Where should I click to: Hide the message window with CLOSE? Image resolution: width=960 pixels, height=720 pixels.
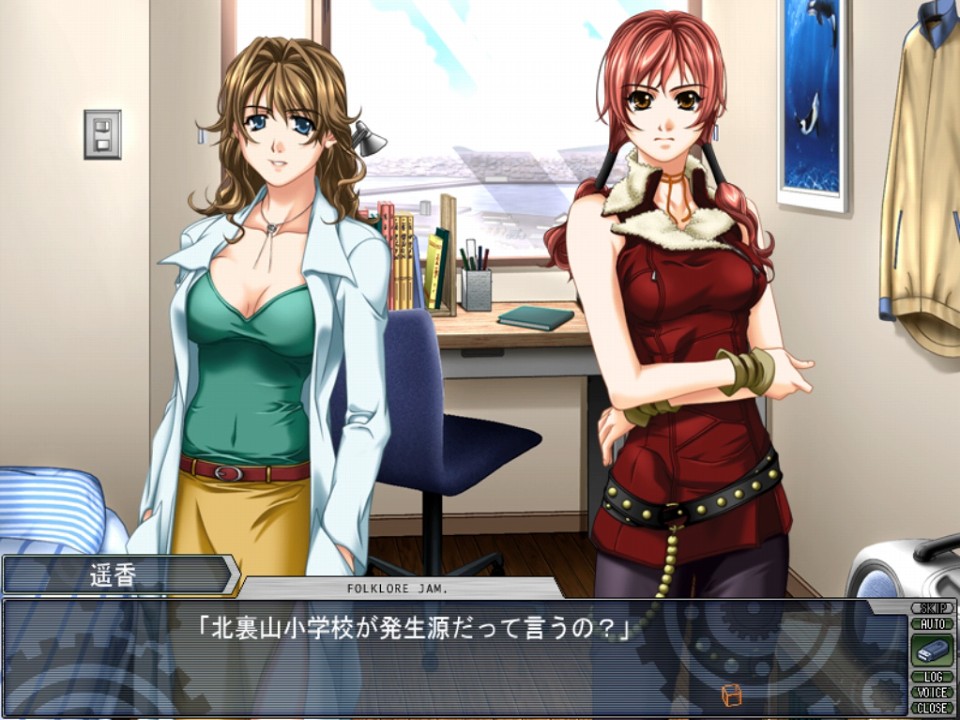pos(931,707)
